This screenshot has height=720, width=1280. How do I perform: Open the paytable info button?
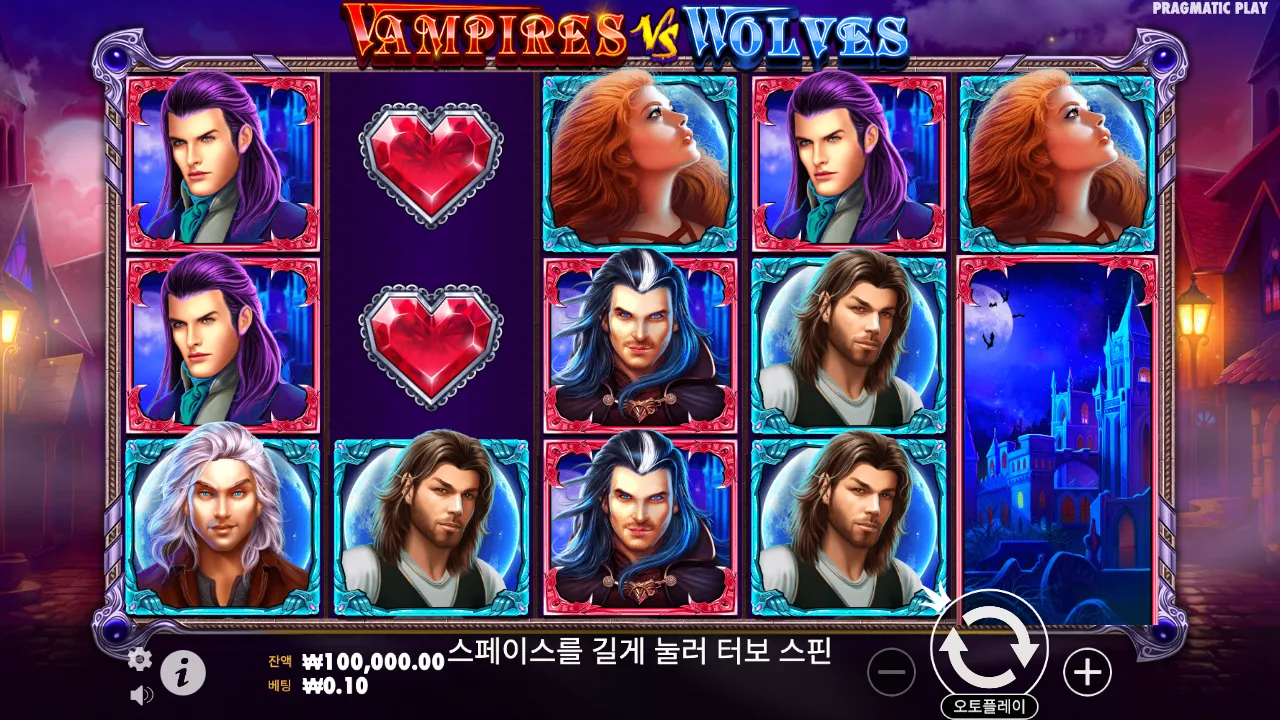[184, 672]
